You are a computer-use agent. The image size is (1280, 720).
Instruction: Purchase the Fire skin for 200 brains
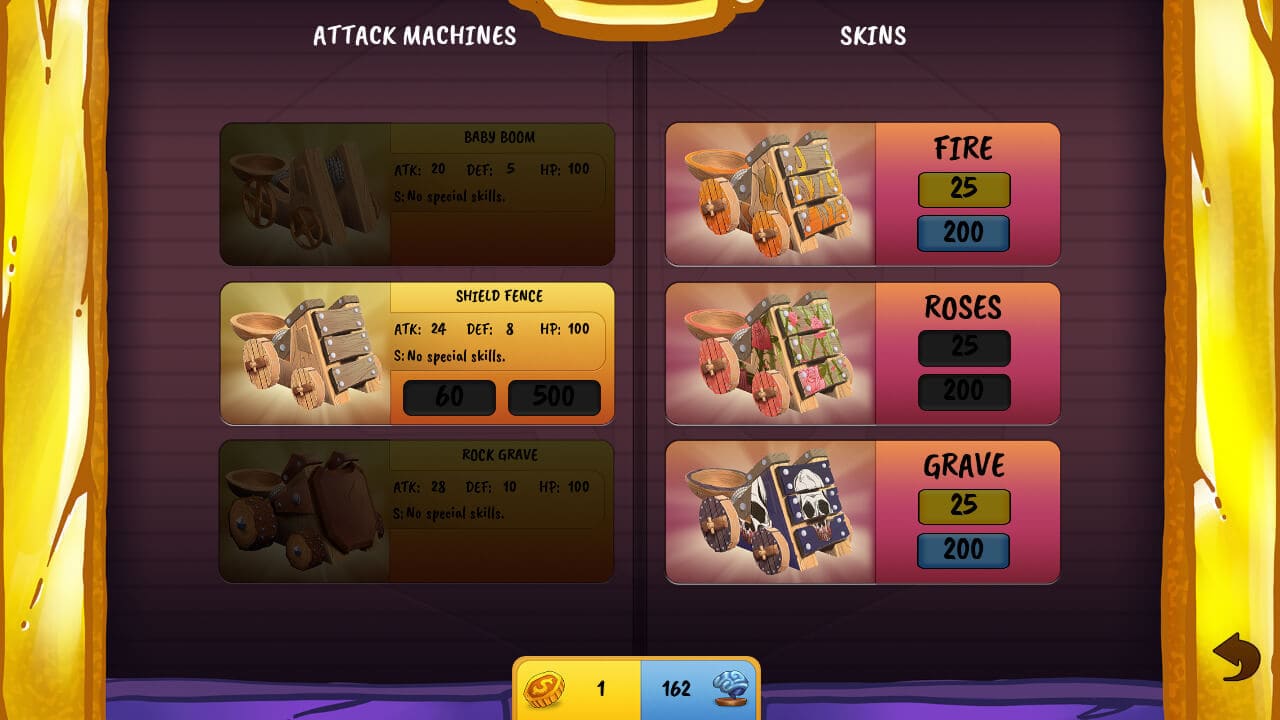pyautogui.click(x=963, y=233)
